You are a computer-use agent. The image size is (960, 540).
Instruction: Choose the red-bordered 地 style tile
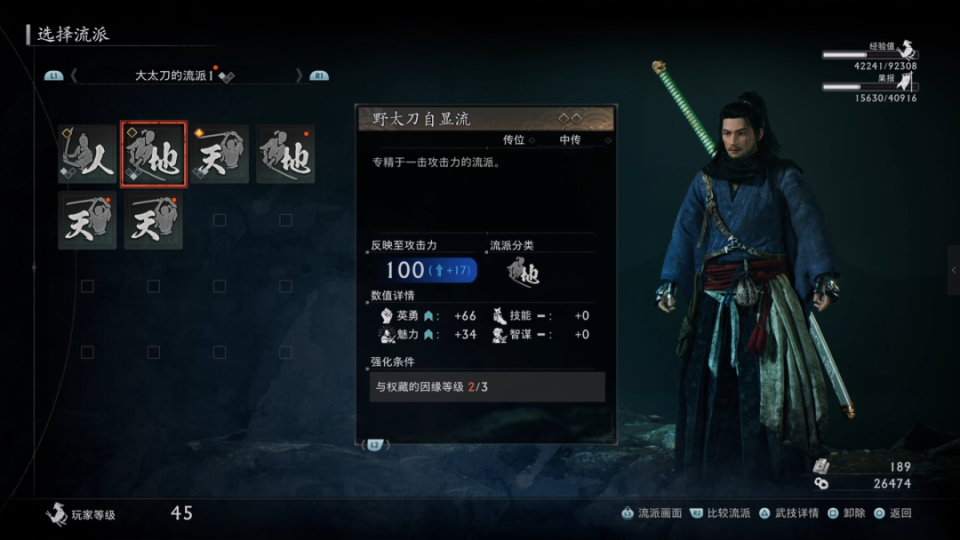coord(153,155)
